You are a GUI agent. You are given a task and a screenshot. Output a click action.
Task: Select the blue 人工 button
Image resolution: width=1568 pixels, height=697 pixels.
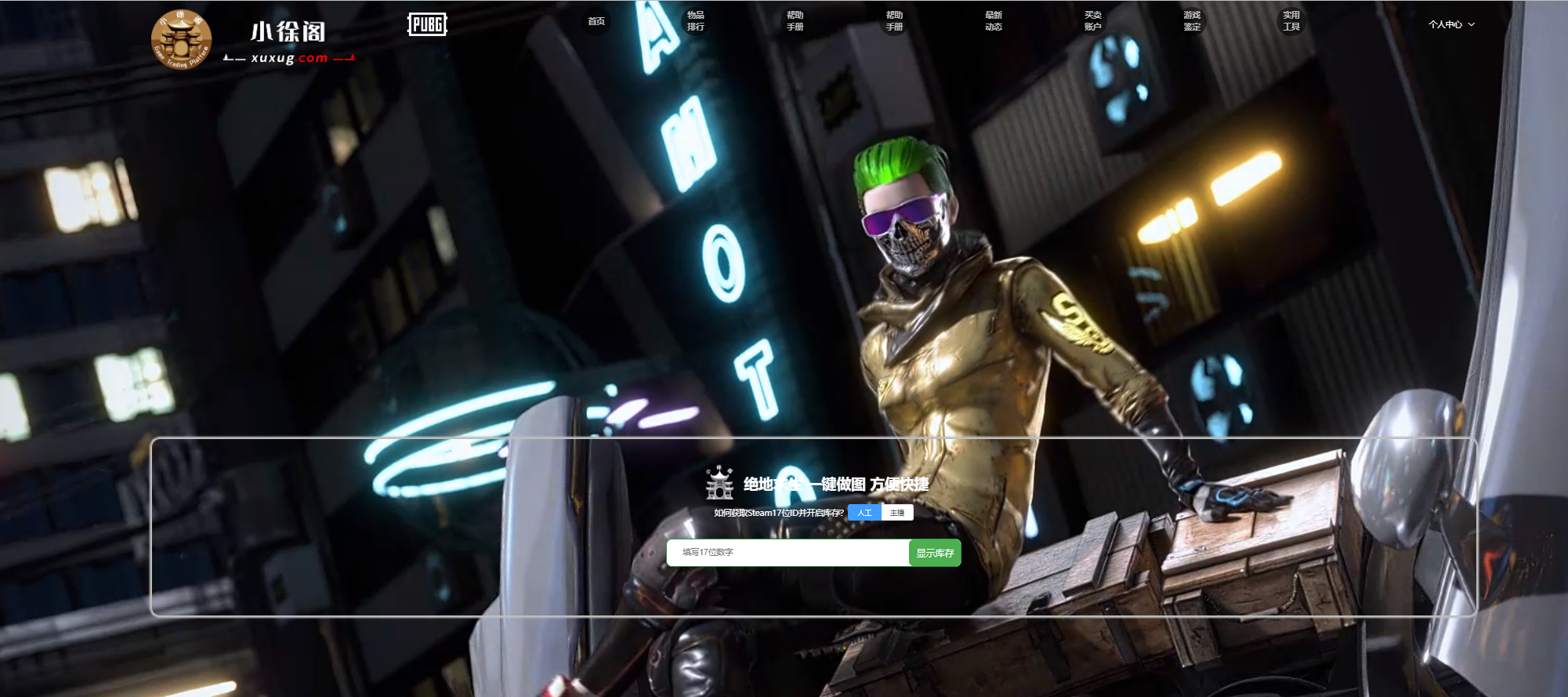pos(864,513)
